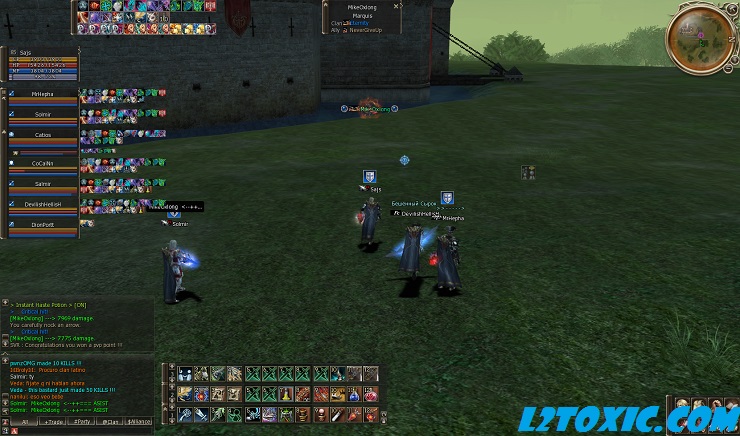This screenshot has width=740, height=436.
Task: Open the circular minimap
Action: tap(698, 39)
